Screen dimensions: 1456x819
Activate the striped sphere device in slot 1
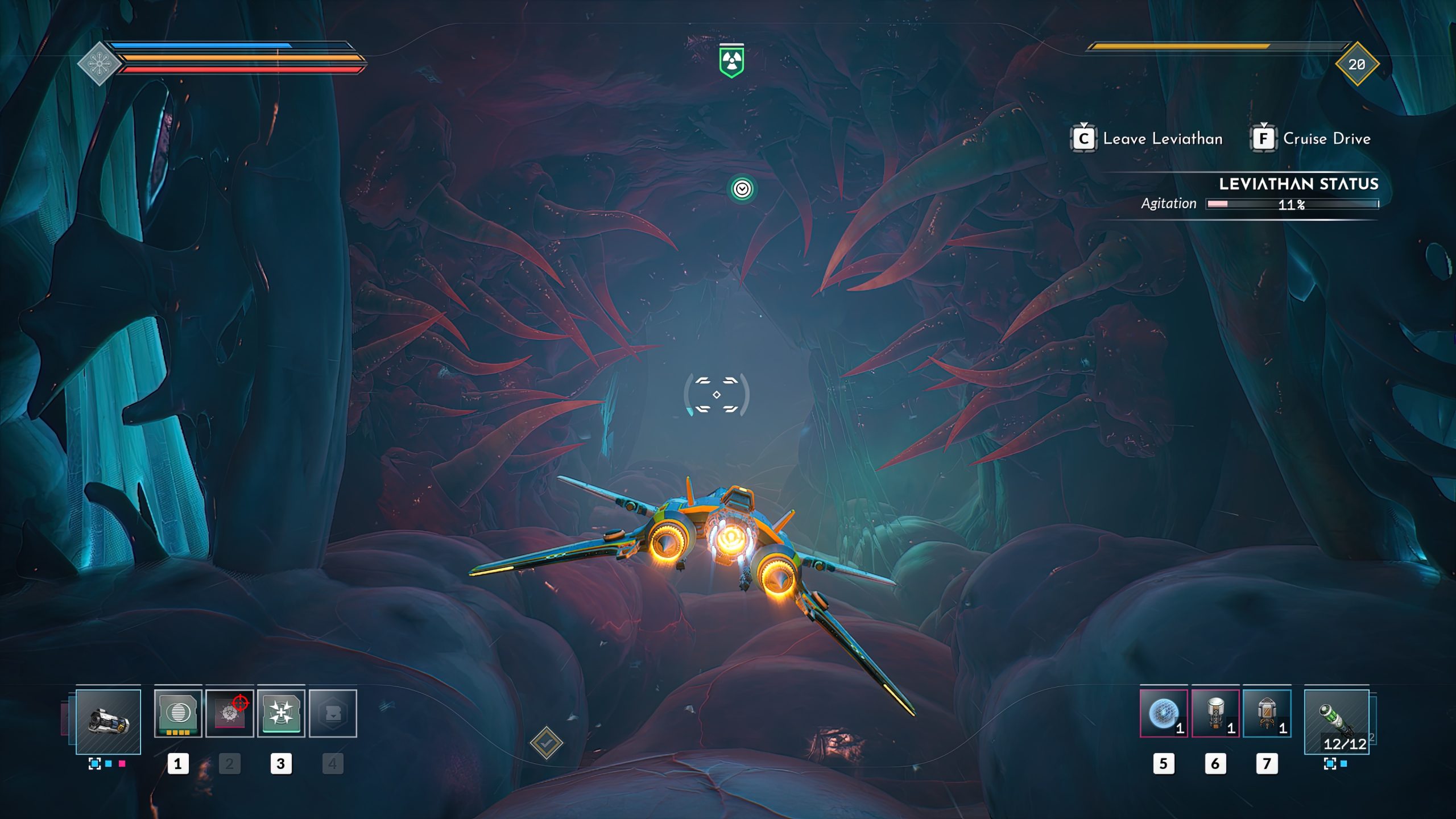178,713
